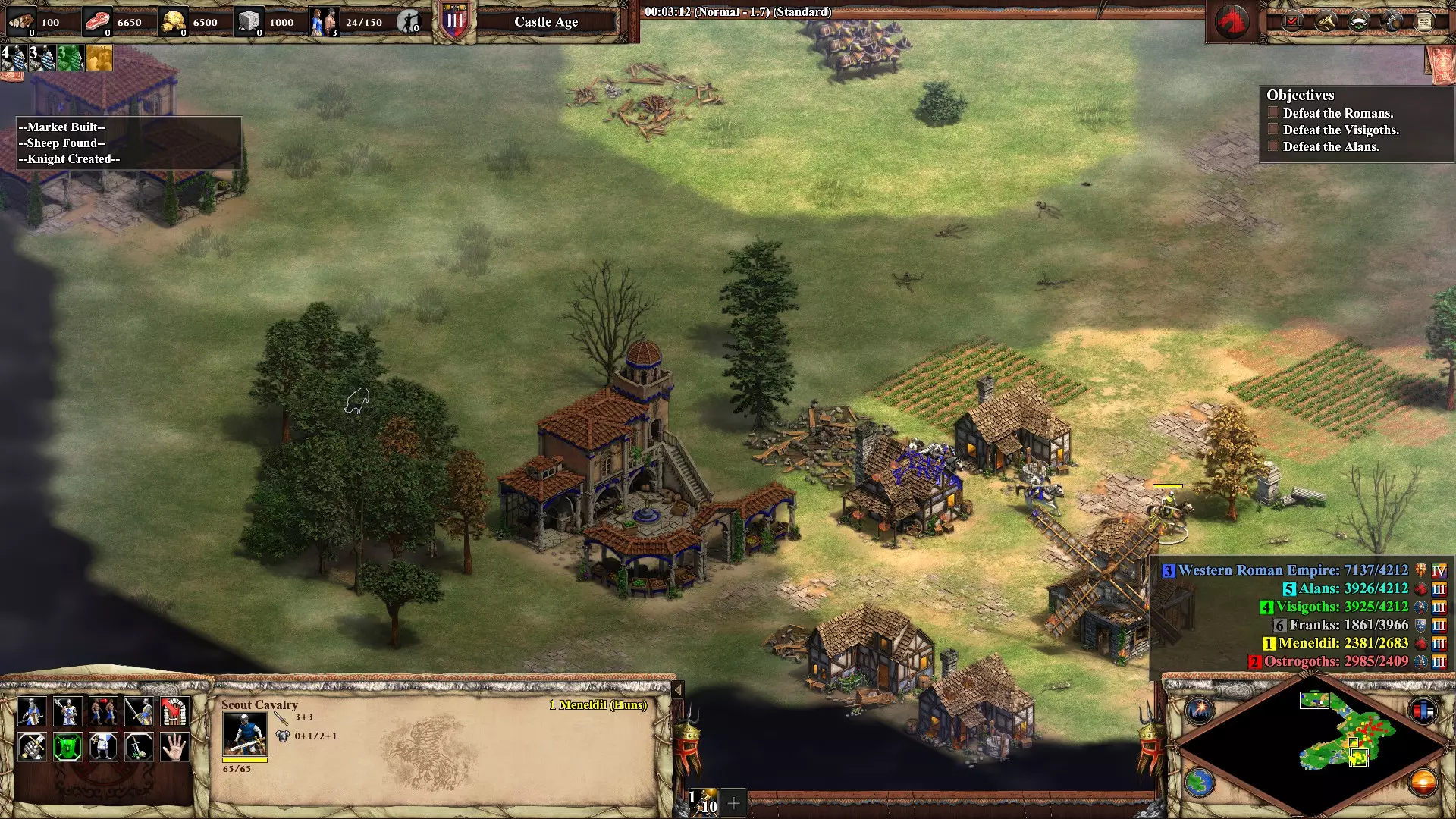The image size is (1456, 819).
Task: Activate the stop command open hand icon
Action: (174, 747)
